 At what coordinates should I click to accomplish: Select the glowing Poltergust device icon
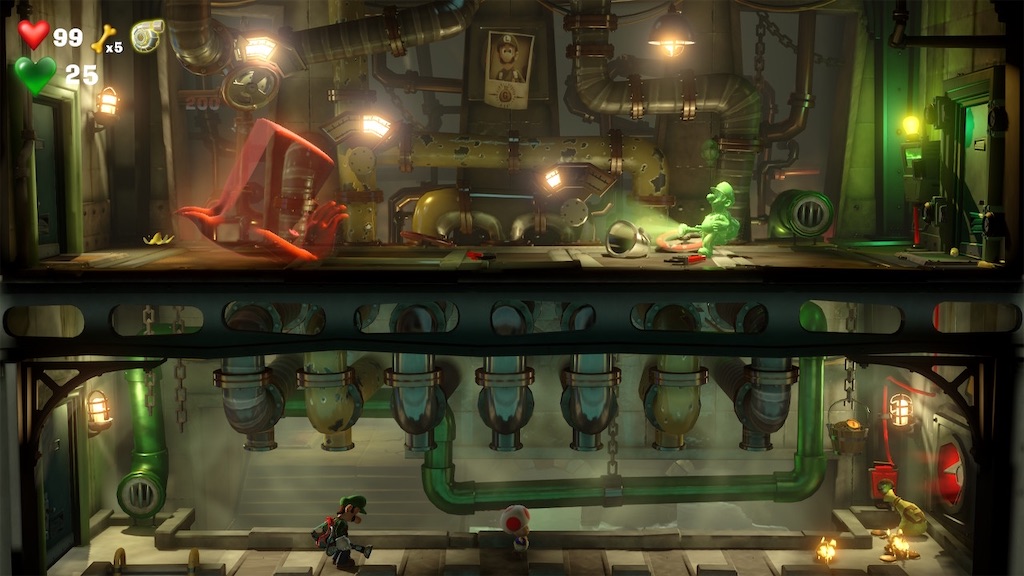click(147, 34)
